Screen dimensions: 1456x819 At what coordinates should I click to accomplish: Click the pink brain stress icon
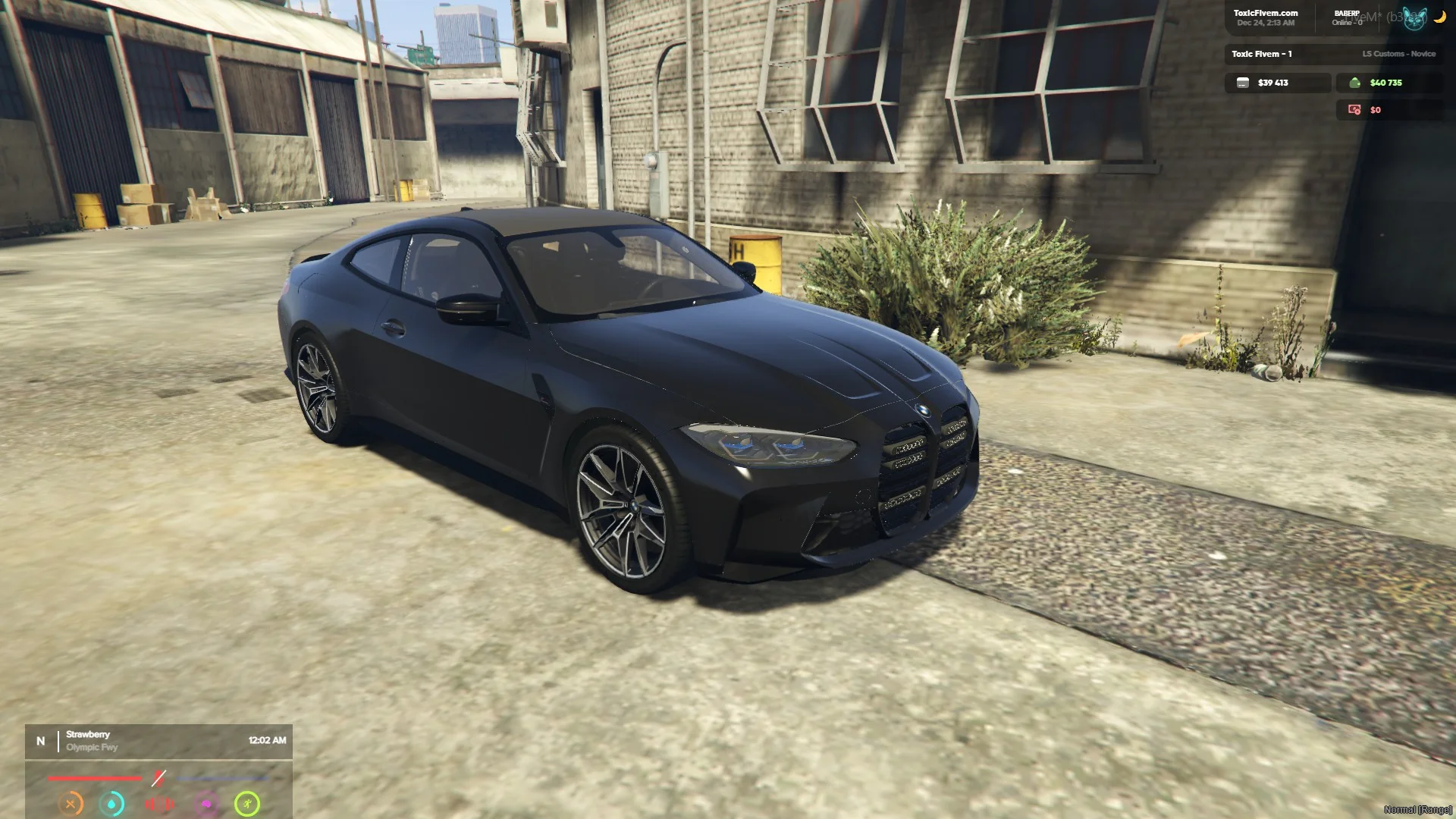pyautogui.click(x=206, y=804)
